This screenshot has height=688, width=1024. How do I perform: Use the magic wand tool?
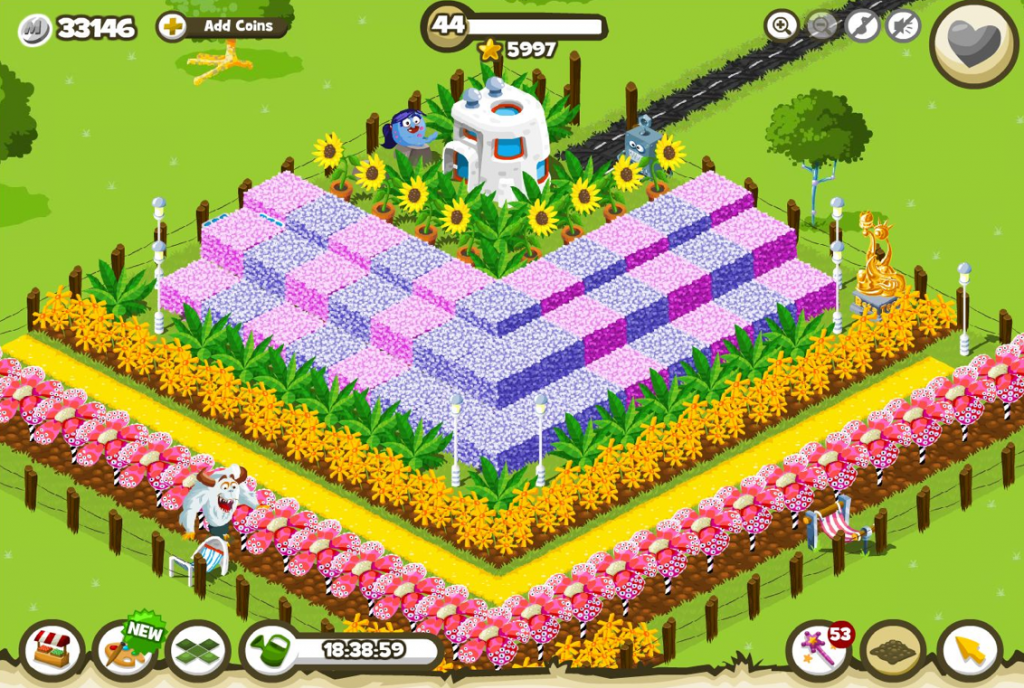tap(818, 652)
